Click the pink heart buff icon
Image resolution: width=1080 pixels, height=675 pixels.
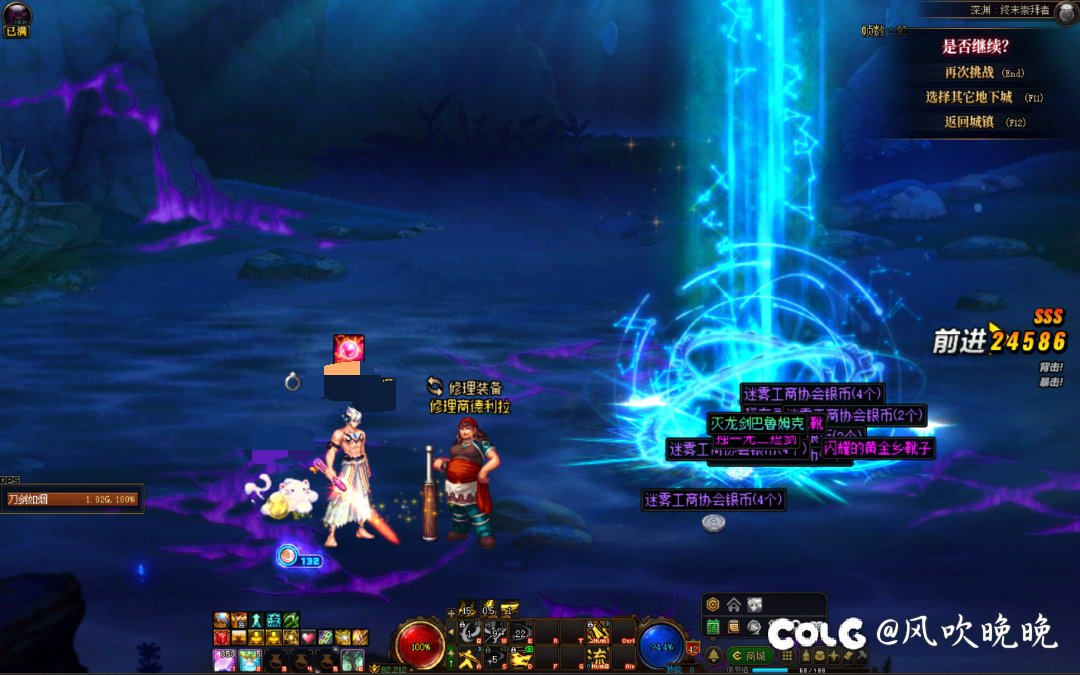(x=308, y=638)
